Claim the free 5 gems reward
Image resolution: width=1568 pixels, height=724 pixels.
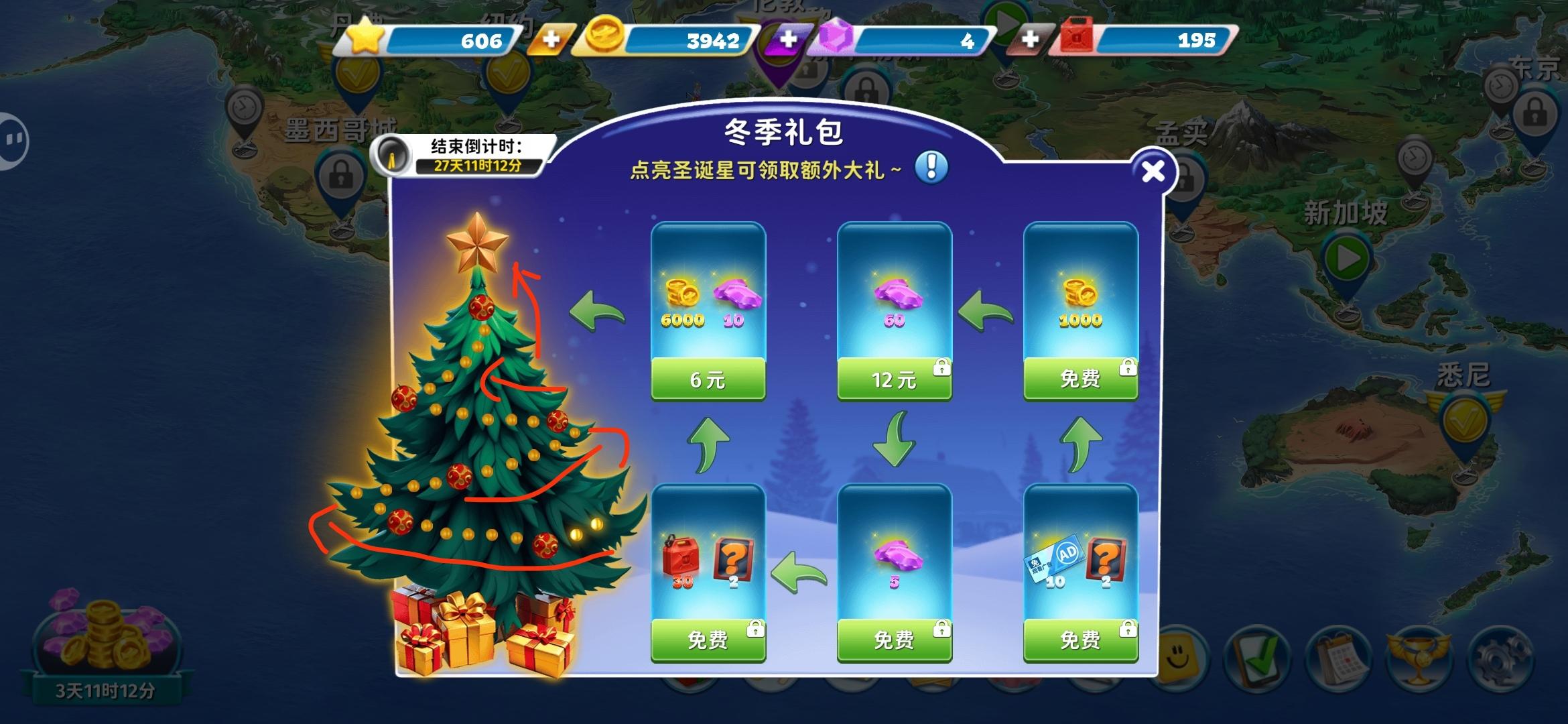coord(895,639)
